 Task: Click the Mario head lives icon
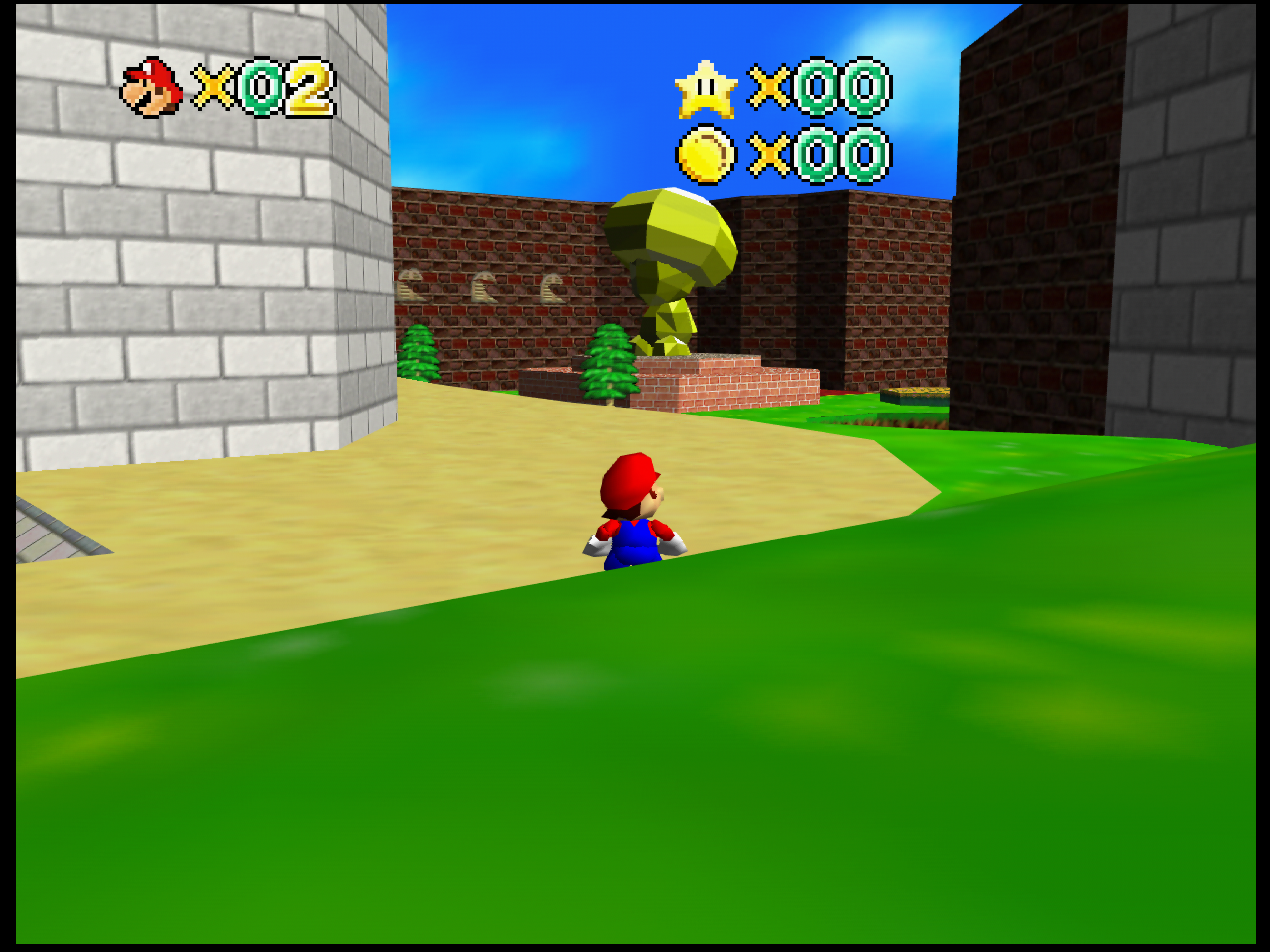(151, 87)
